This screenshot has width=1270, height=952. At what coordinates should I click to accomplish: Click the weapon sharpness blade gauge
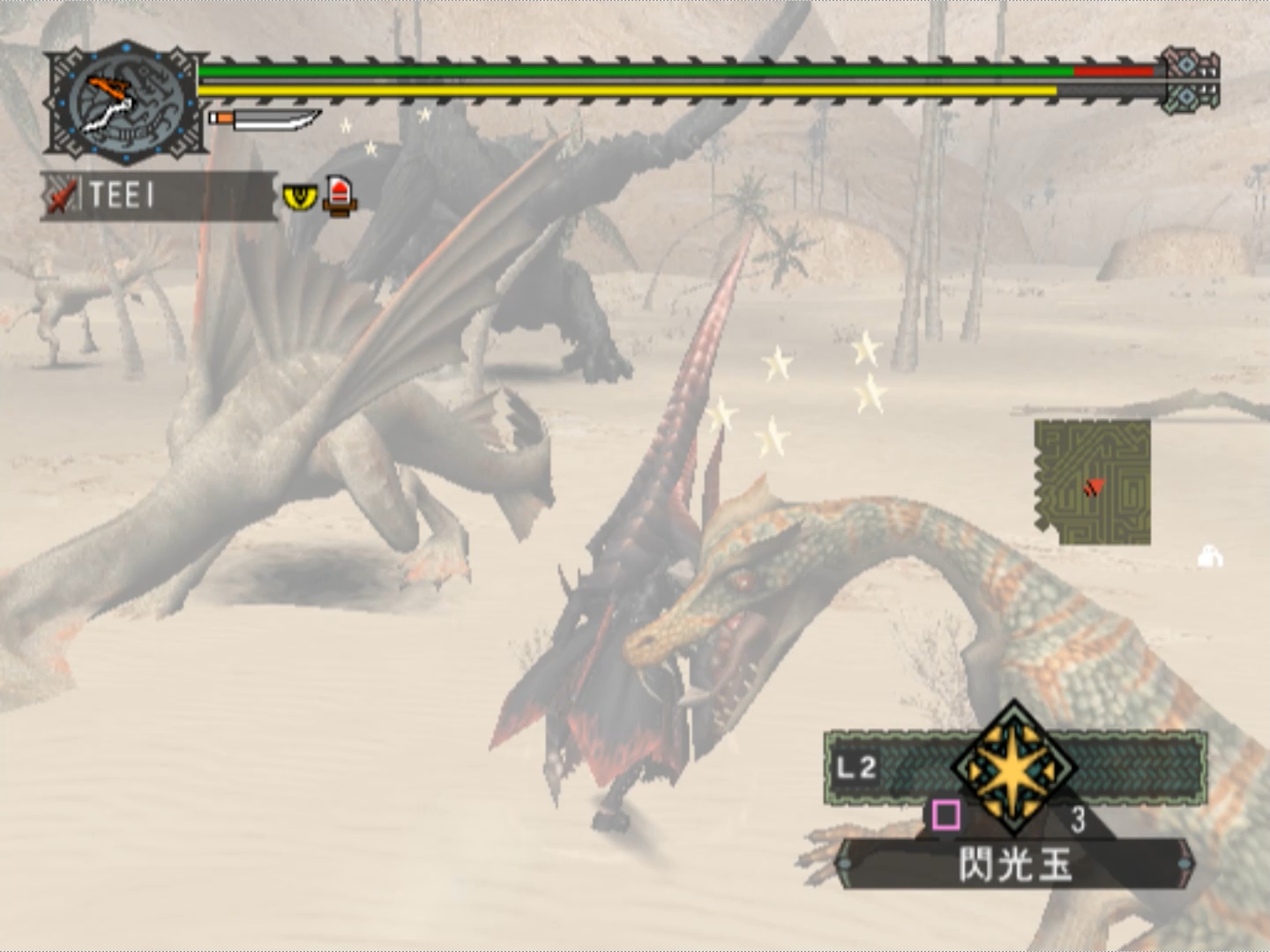click(265, 119)
